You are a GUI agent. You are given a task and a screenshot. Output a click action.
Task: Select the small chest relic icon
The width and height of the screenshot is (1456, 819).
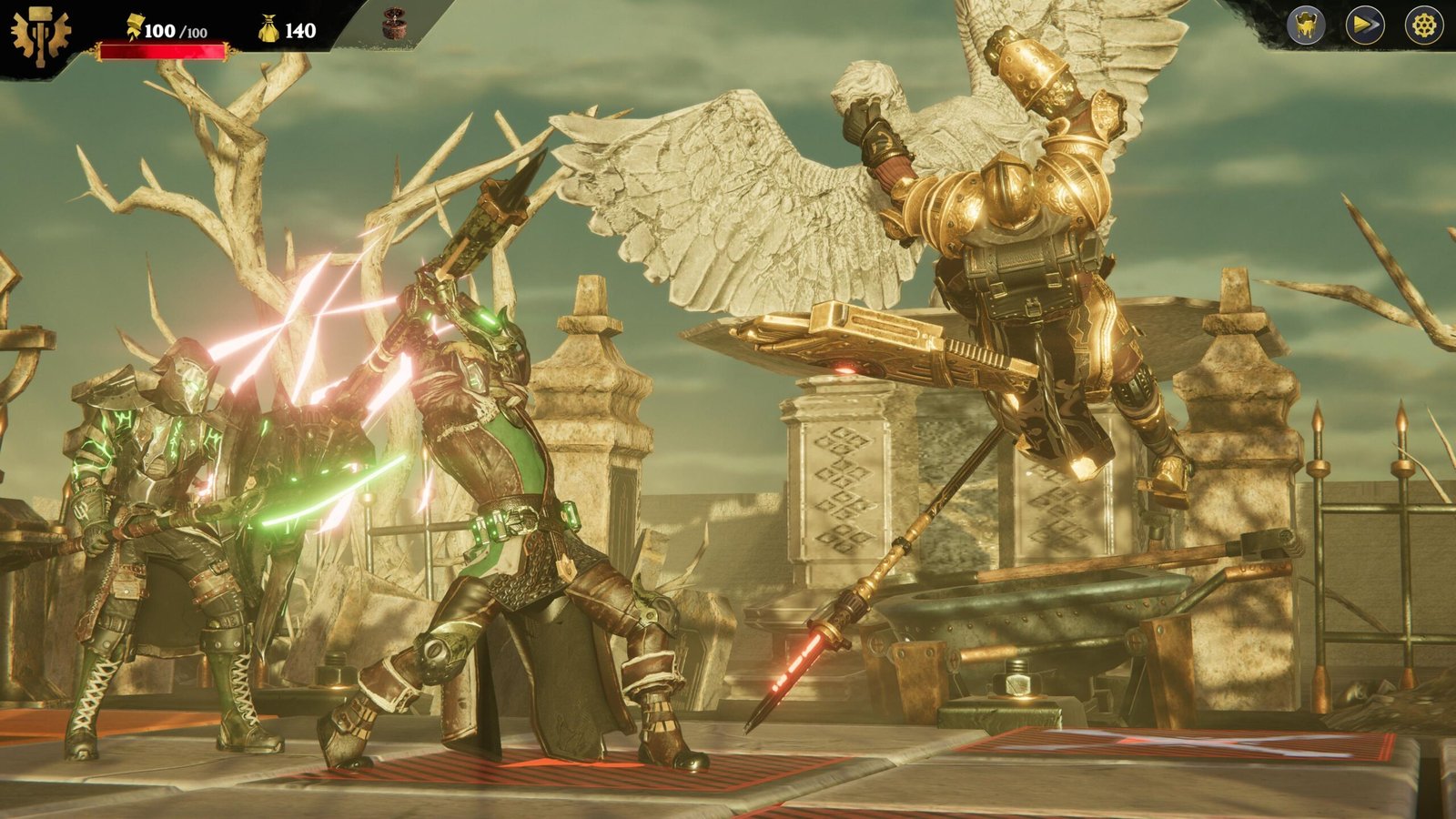click(394, 25)
